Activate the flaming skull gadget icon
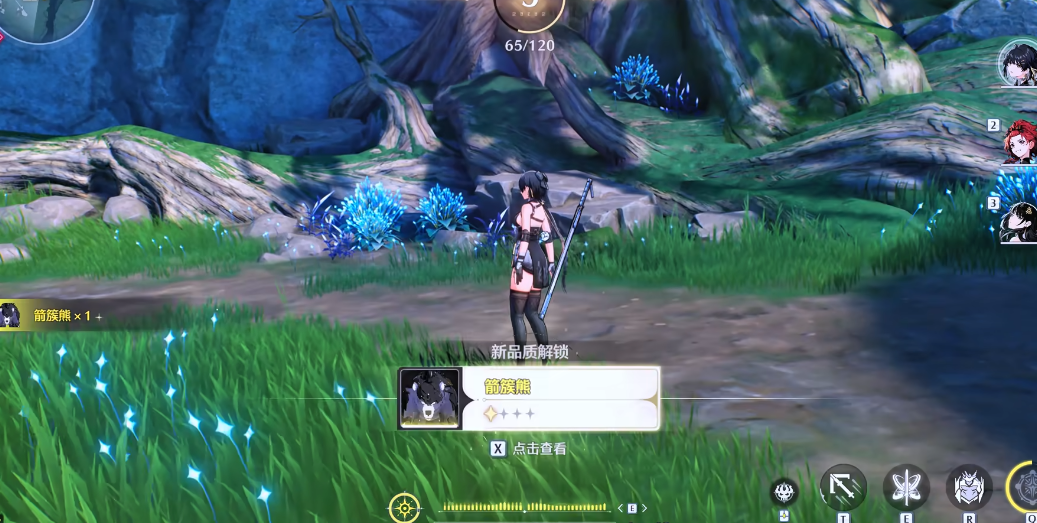The width and height of the screenshot is (1037, 523). coord(784,492)
